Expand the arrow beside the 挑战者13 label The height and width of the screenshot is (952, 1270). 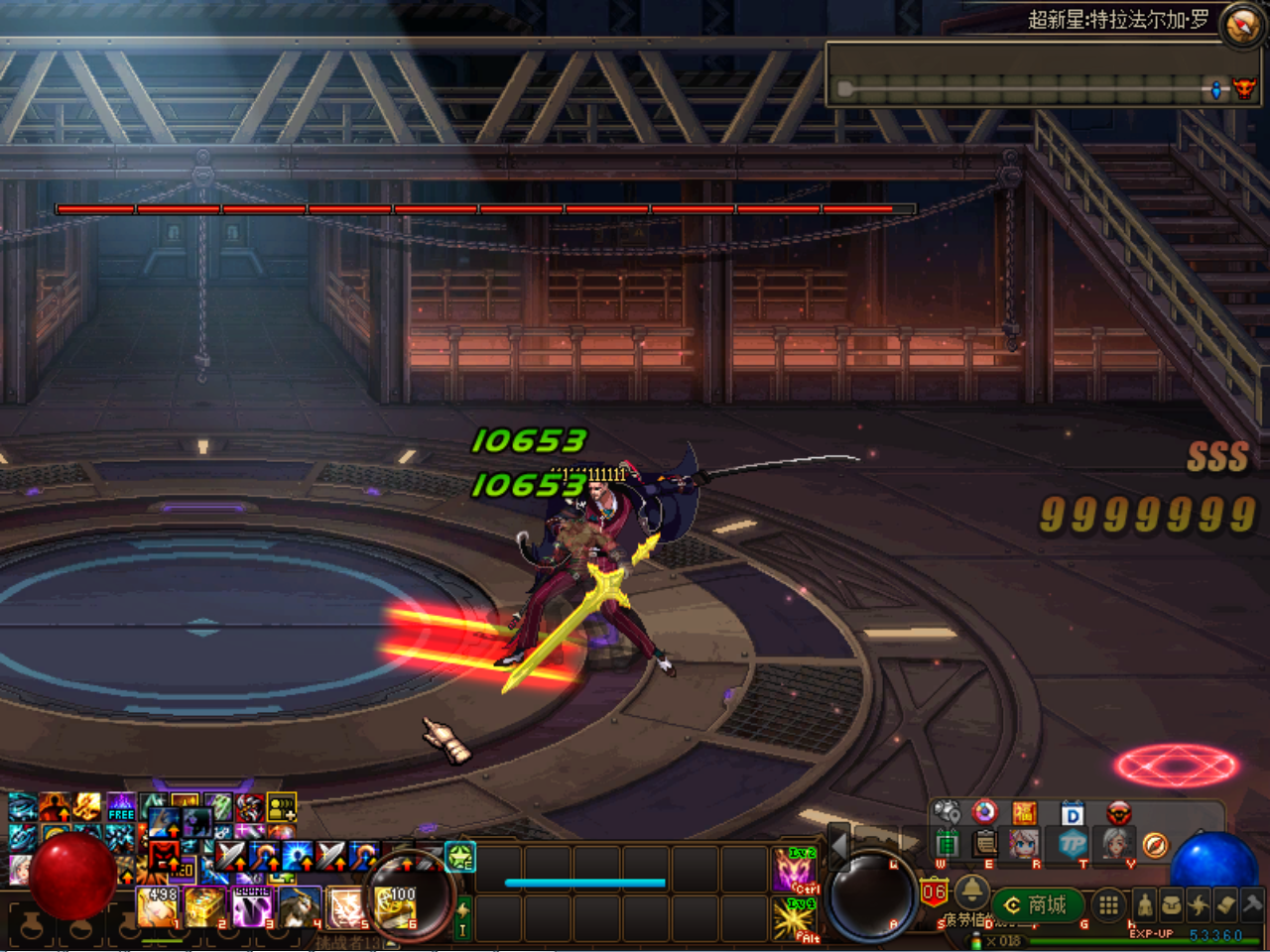(388, 943)
